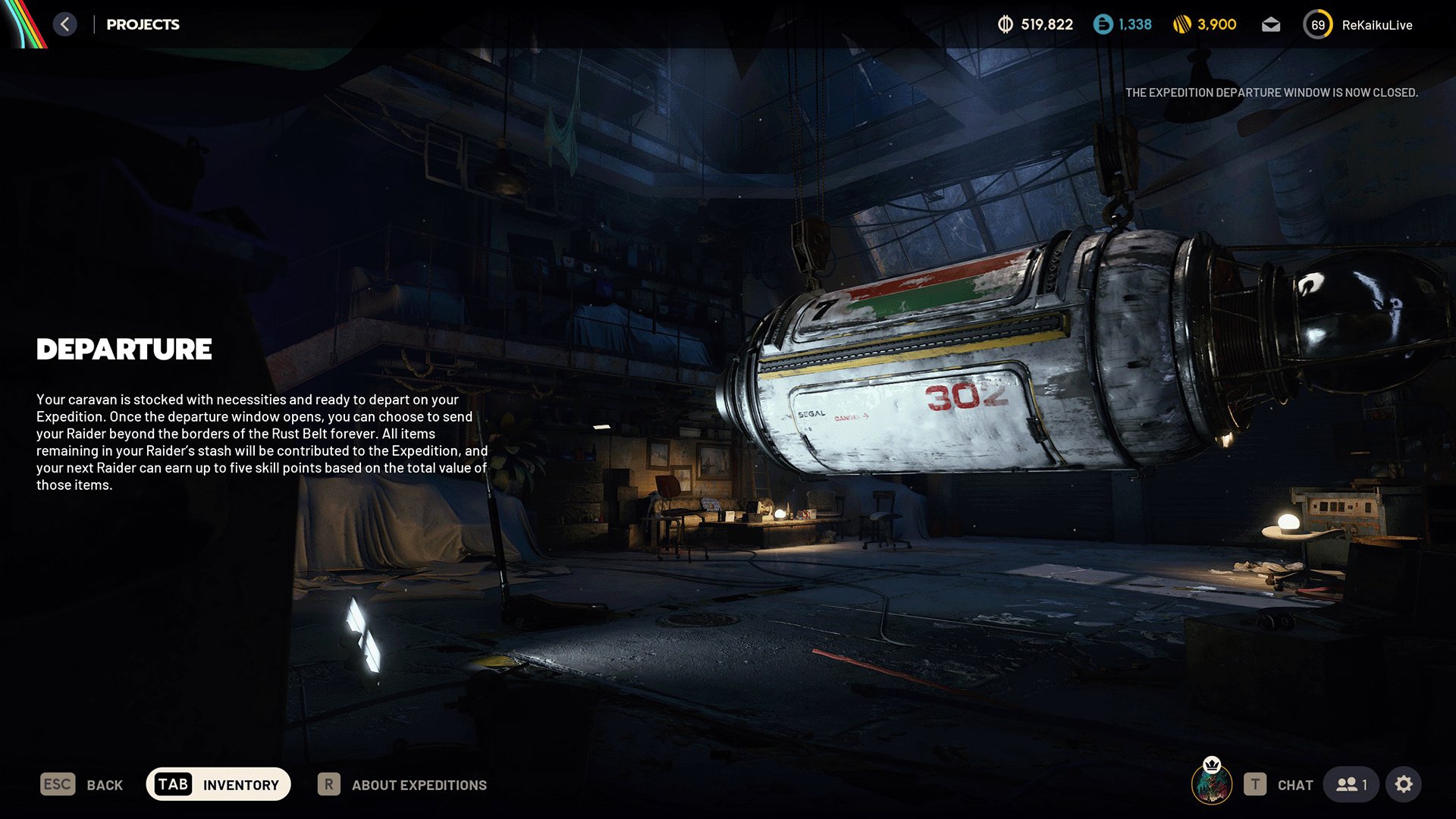Screen dimensions: 1456x819
Task: Open the mail inbox icon
Action: click(x=1271, y=25)
